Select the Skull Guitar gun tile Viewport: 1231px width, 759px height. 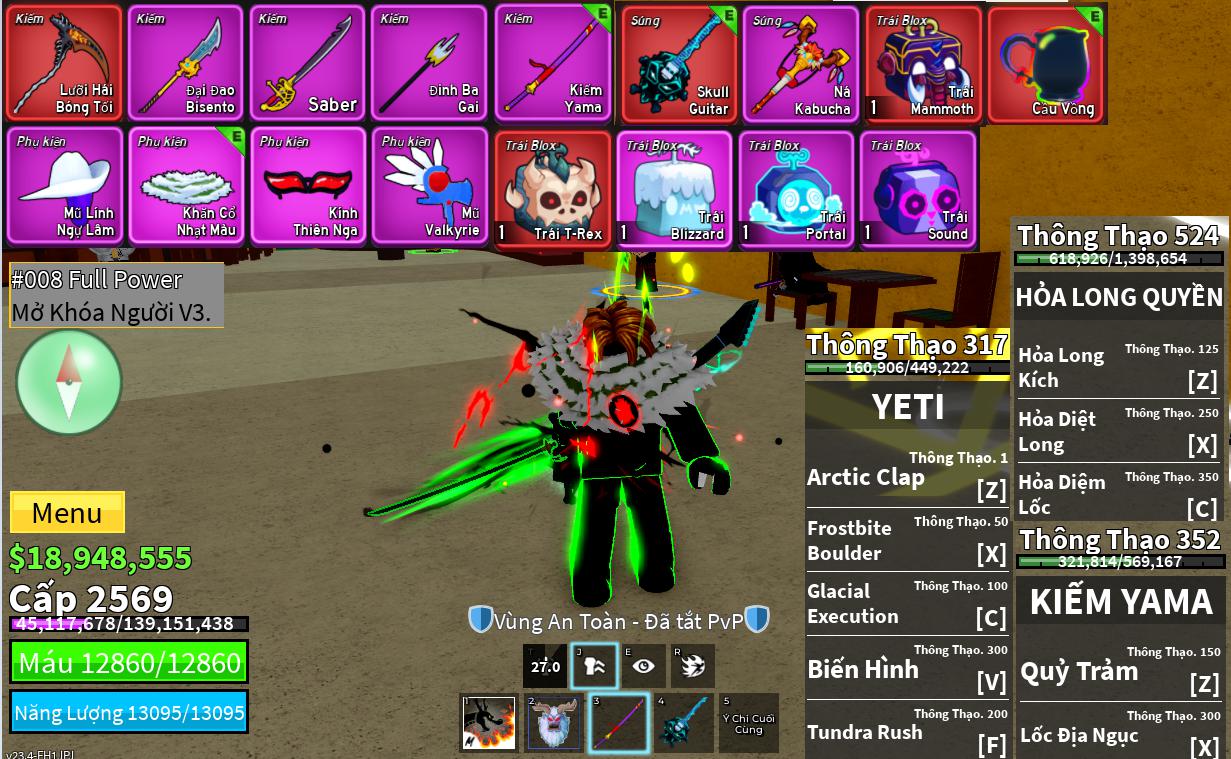pos(679,65)
